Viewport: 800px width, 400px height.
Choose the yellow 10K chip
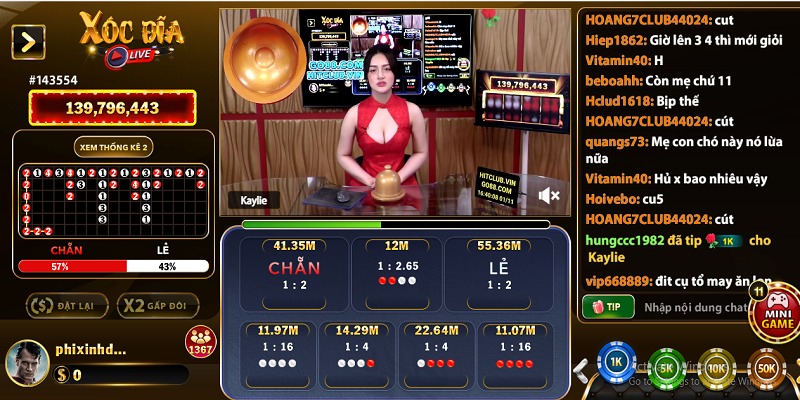coord(716,367)
